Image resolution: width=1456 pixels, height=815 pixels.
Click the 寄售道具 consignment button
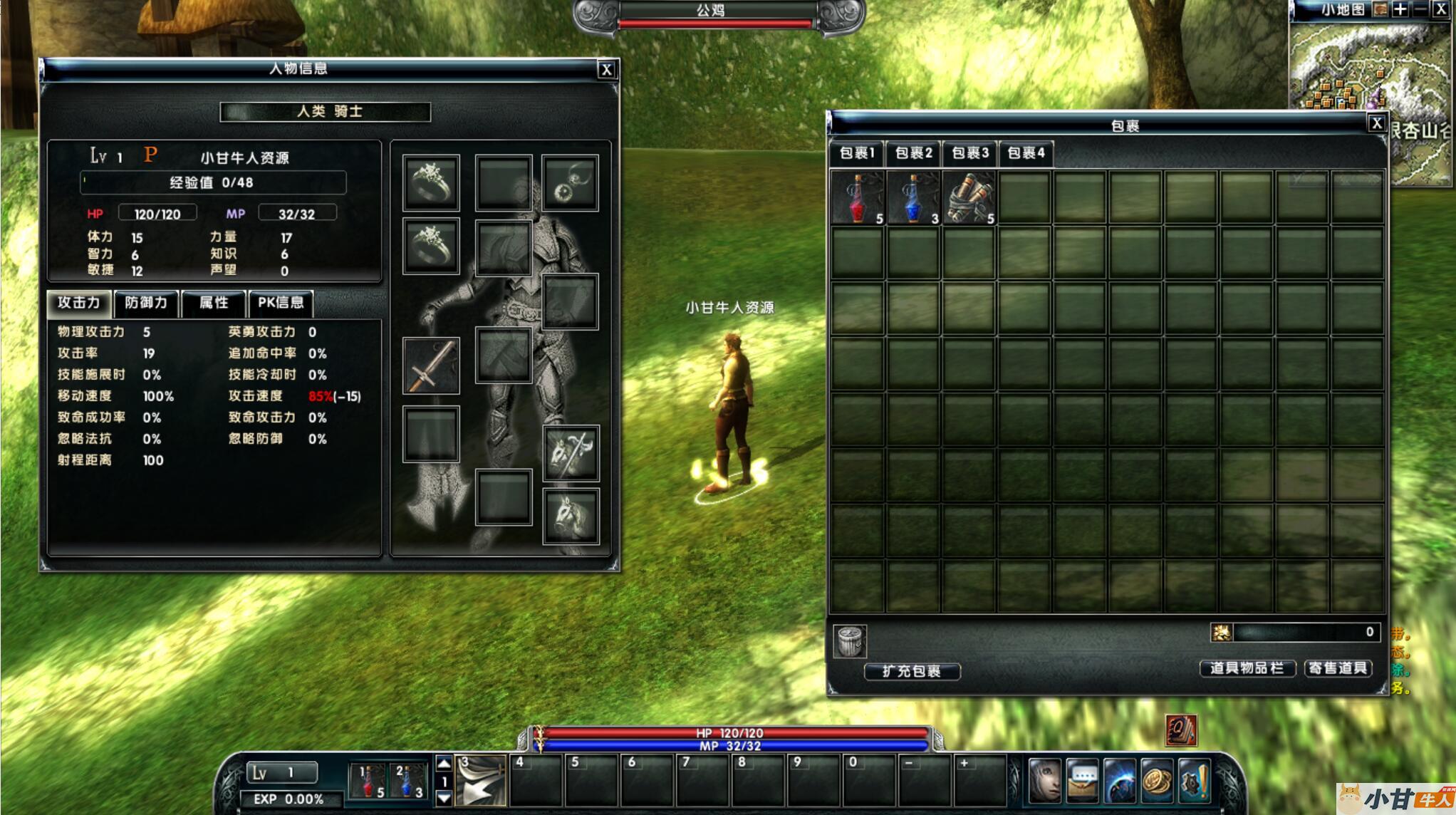(x=1338, y=668)
